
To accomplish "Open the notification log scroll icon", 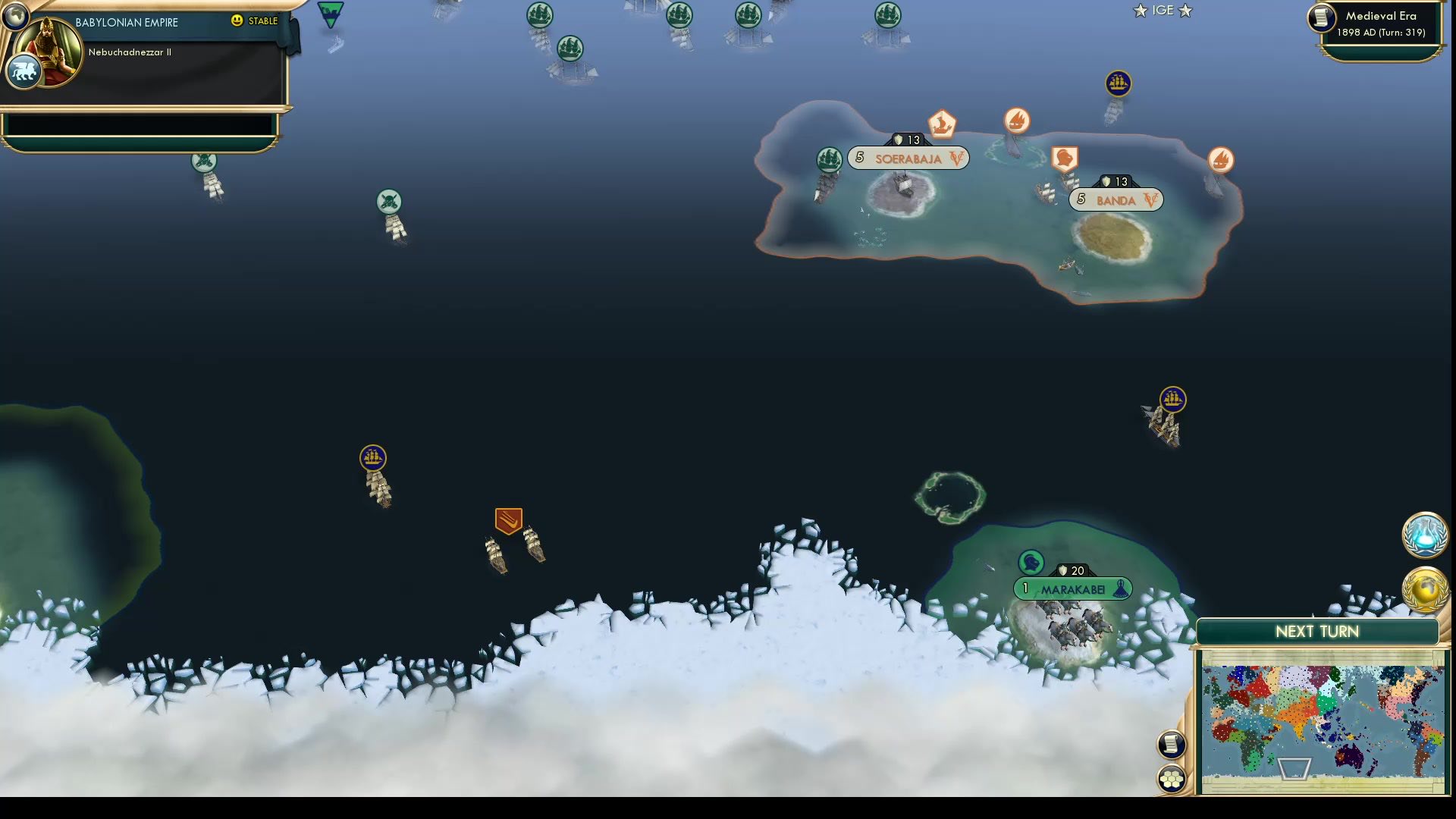I will click(x=1170, y=744).
